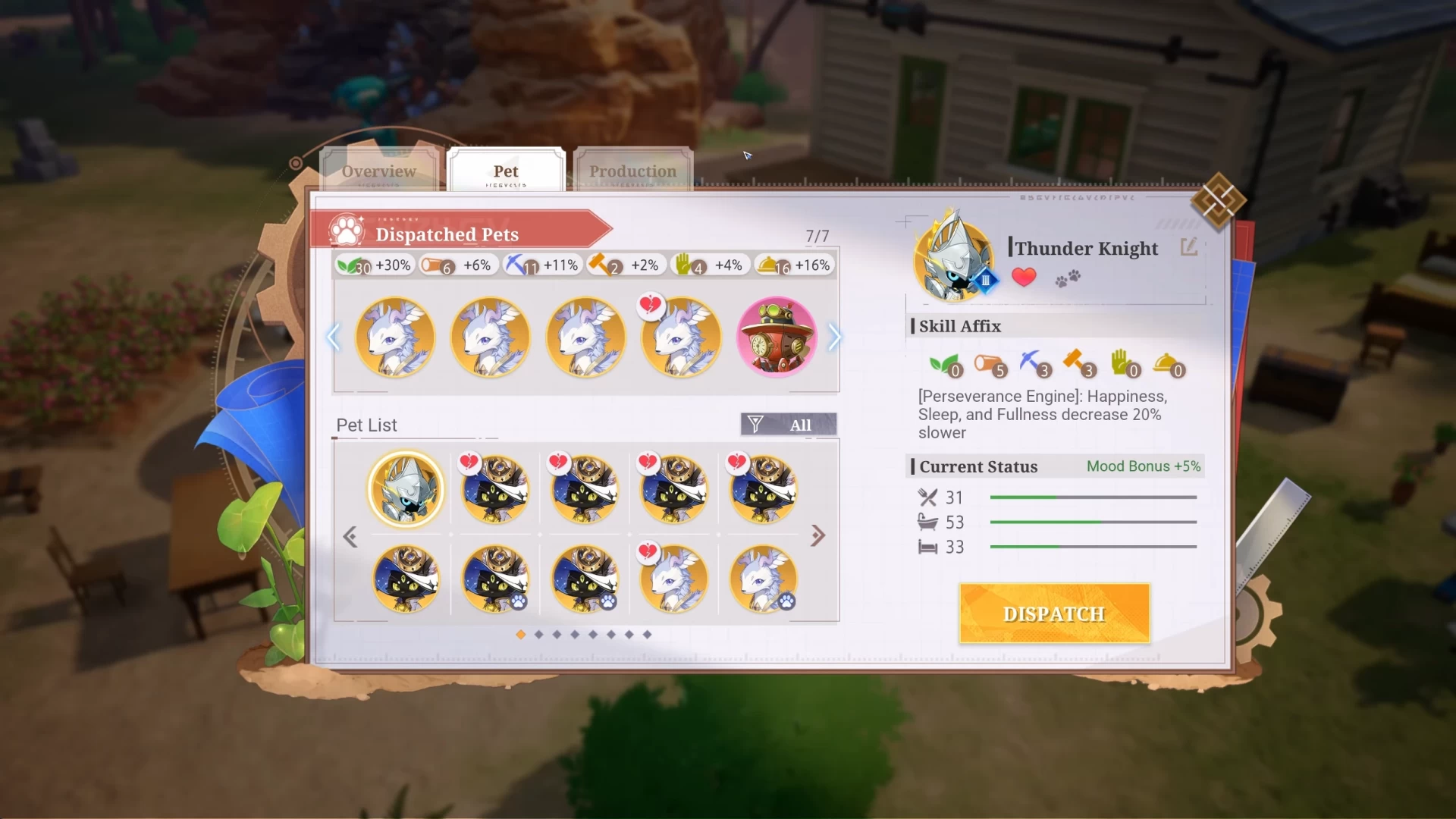1456x819 pixels.
Task: Dispatch the Thunder Knight pet
Action: [1054, 613]
